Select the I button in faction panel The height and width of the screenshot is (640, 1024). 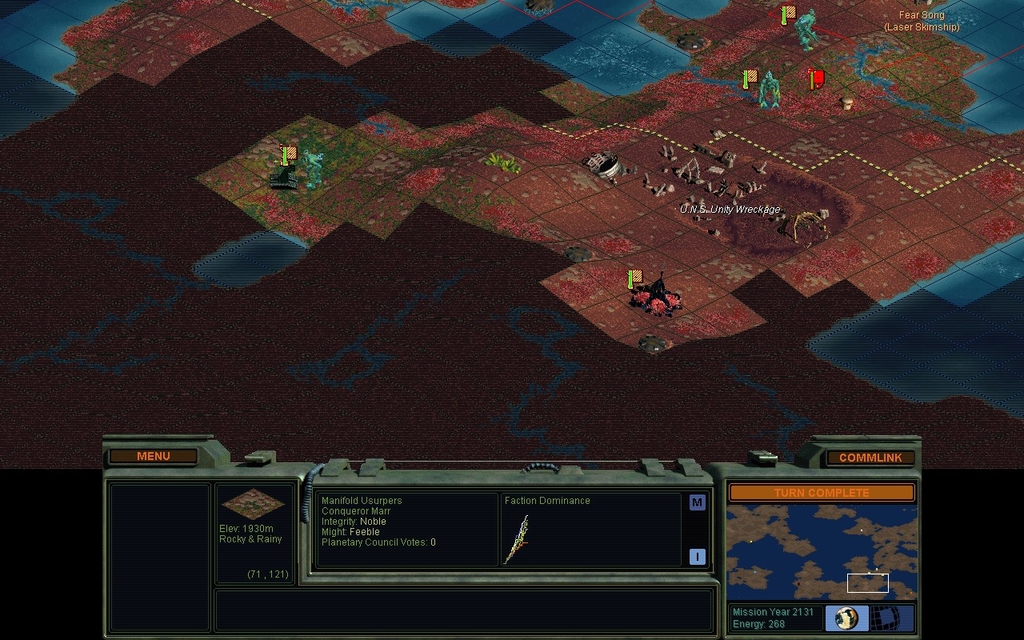click(x=697, y=556)
